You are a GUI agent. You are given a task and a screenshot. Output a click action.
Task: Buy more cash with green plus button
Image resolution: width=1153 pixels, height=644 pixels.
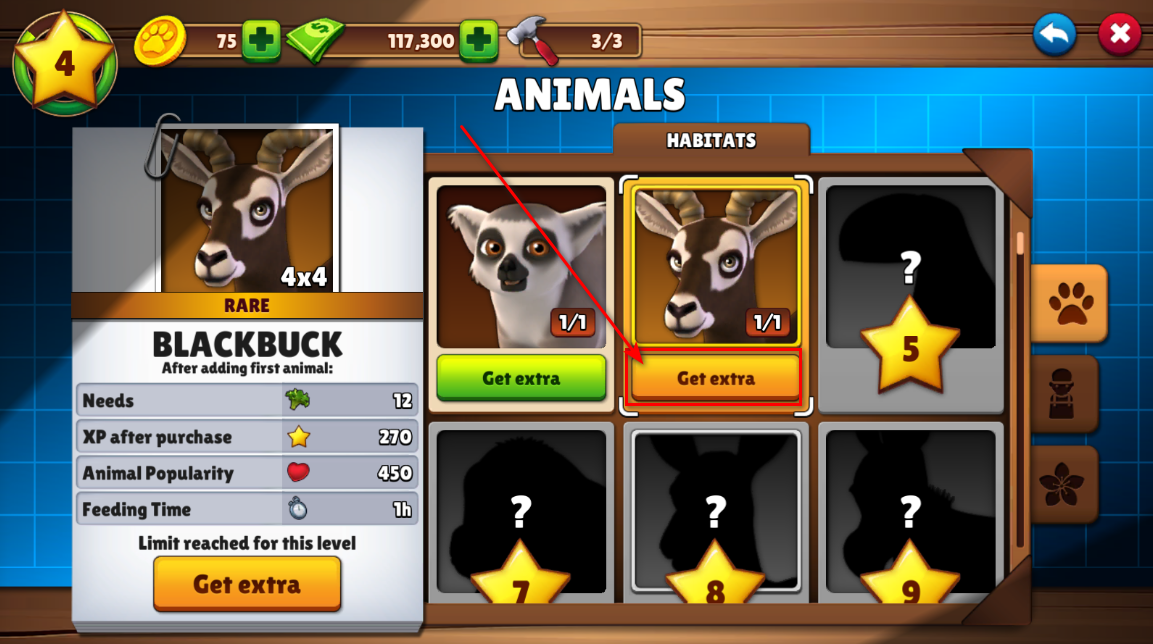479,41
